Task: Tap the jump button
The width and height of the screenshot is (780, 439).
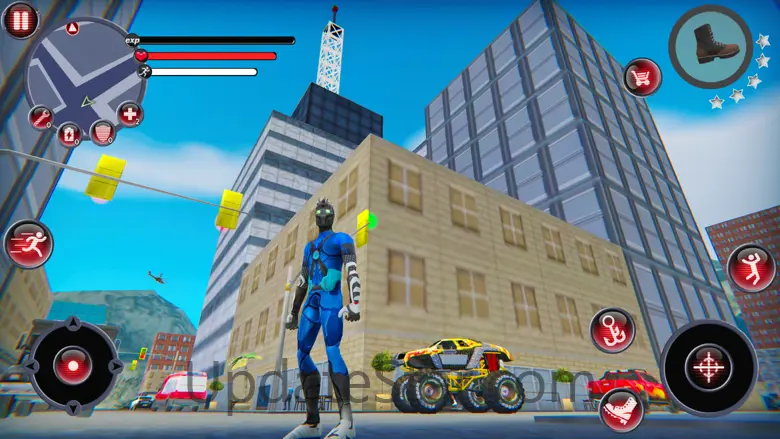Action: coord(751,268)
